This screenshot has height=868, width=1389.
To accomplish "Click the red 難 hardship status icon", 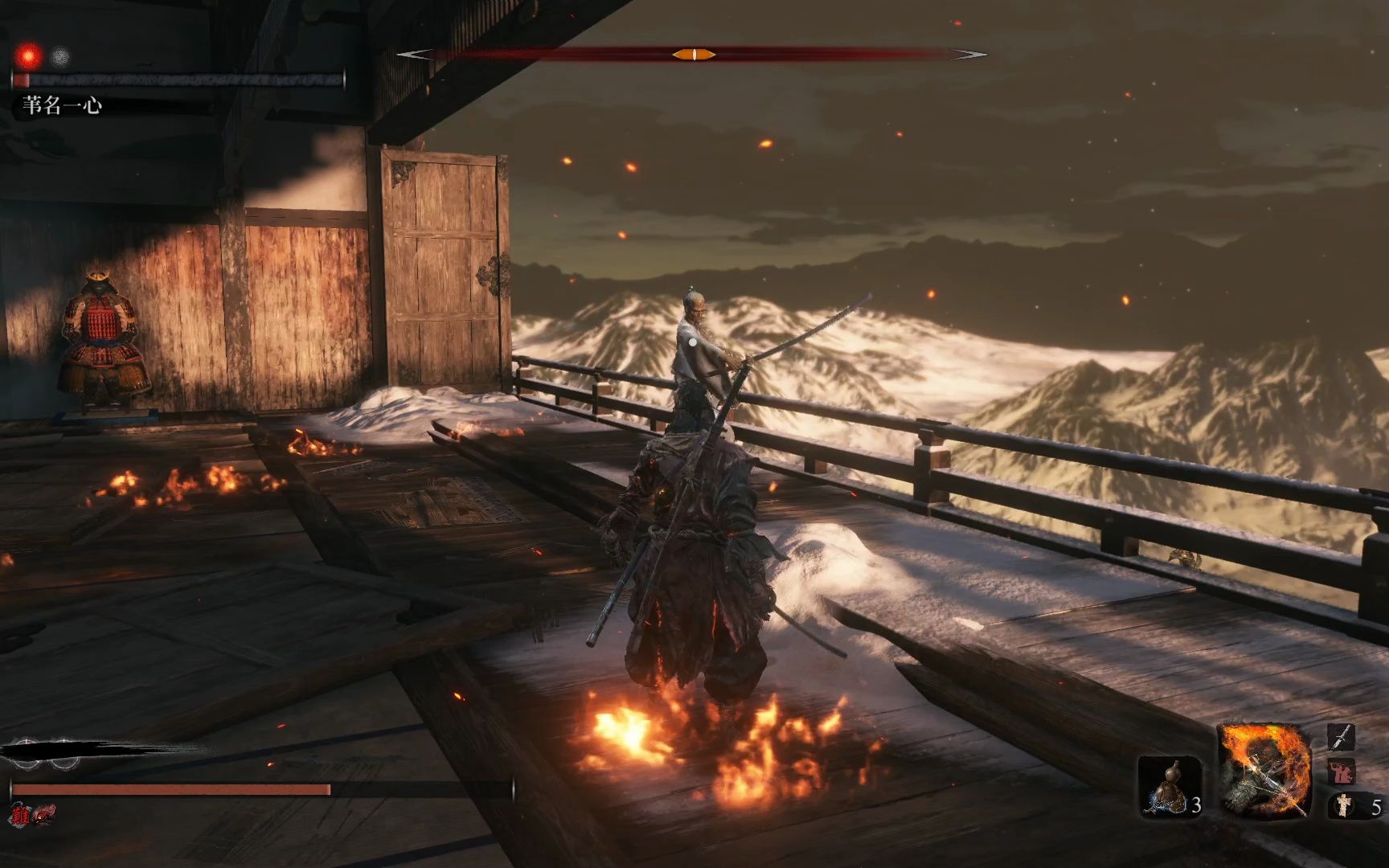I will tap(18, 813).
